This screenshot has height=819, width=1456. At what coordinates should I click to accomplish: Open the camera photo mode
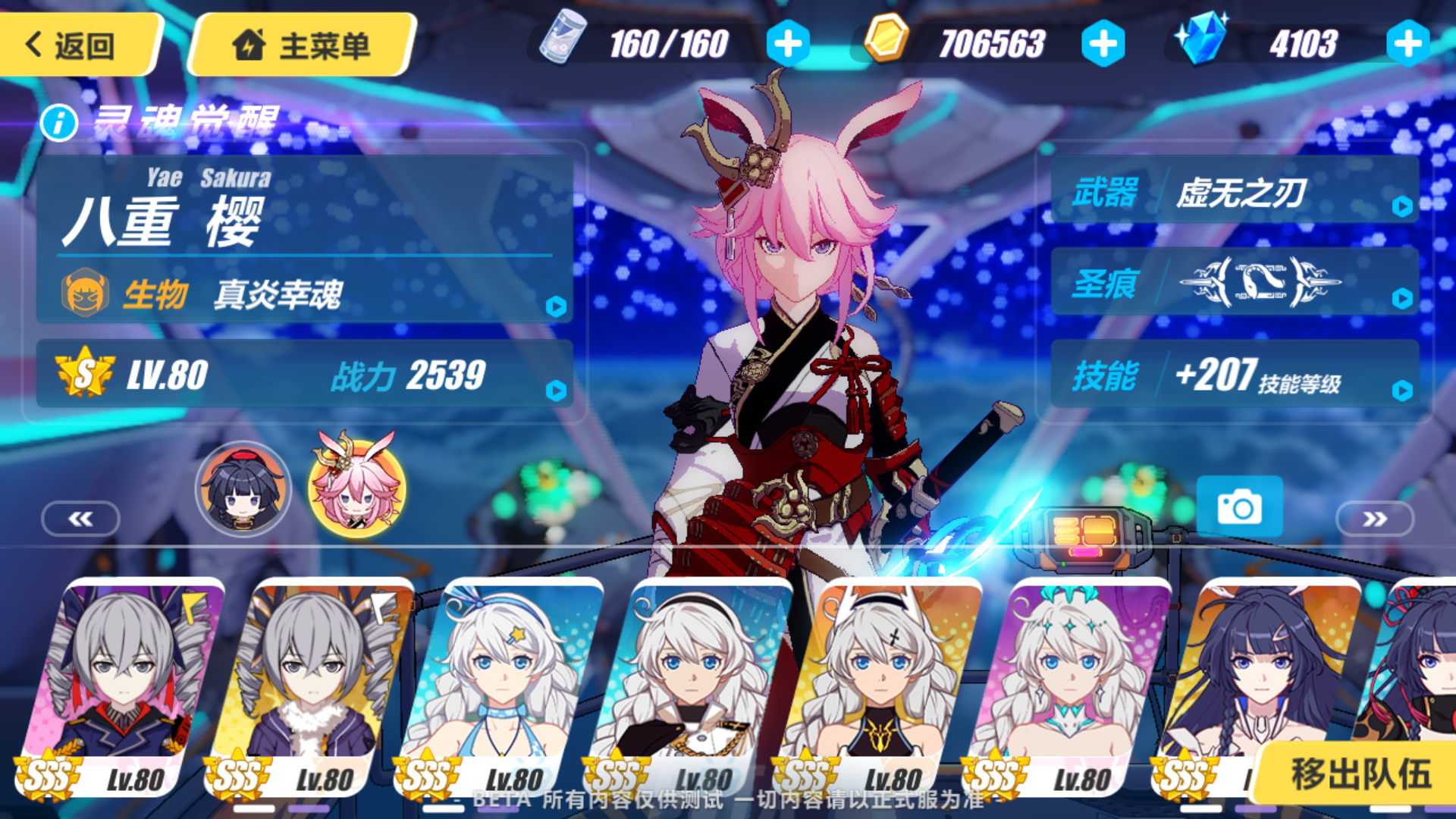click(1239, 507)
